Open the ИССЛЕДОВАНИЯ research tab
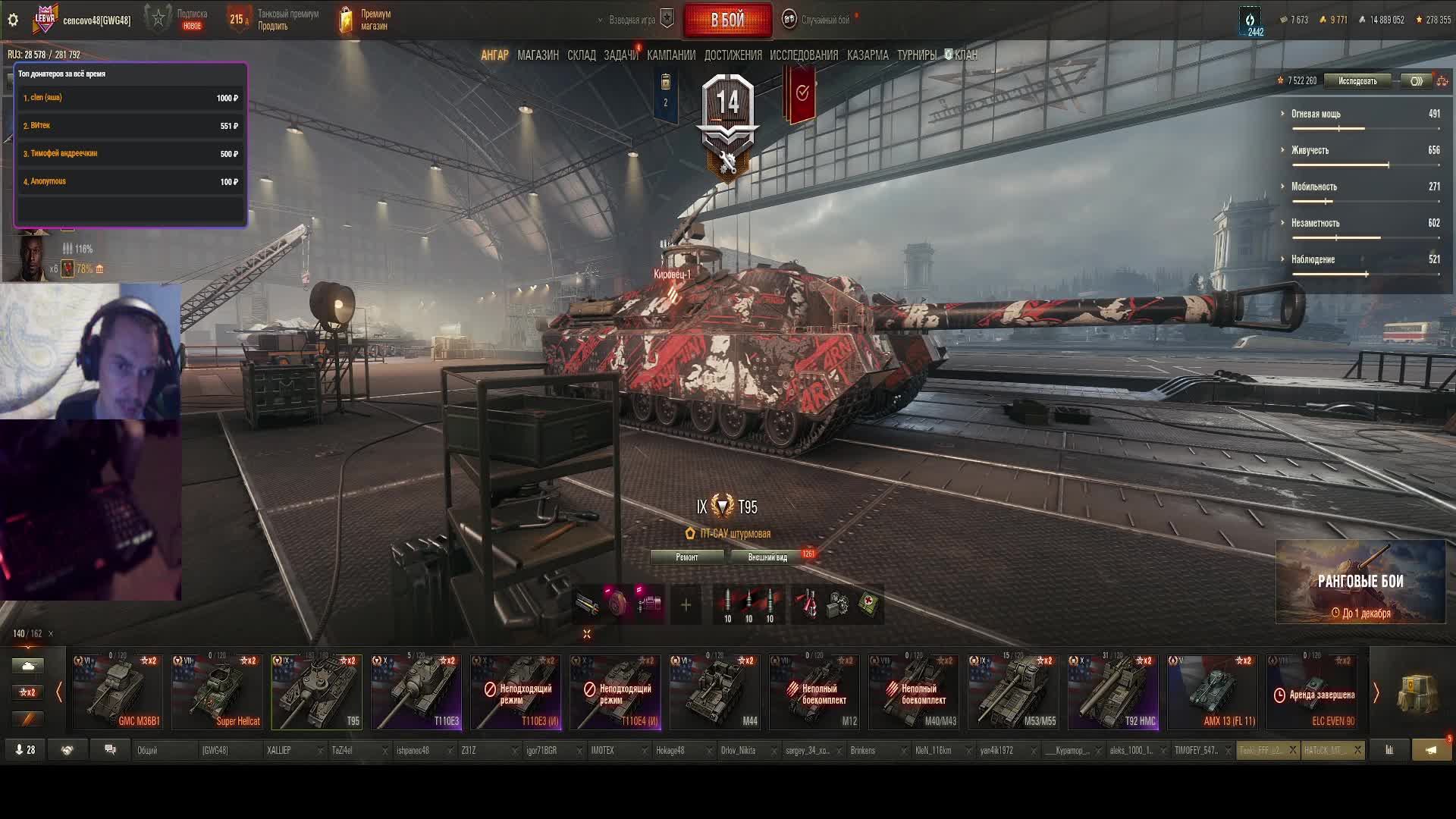1456x819 pixels. (804, 55)
